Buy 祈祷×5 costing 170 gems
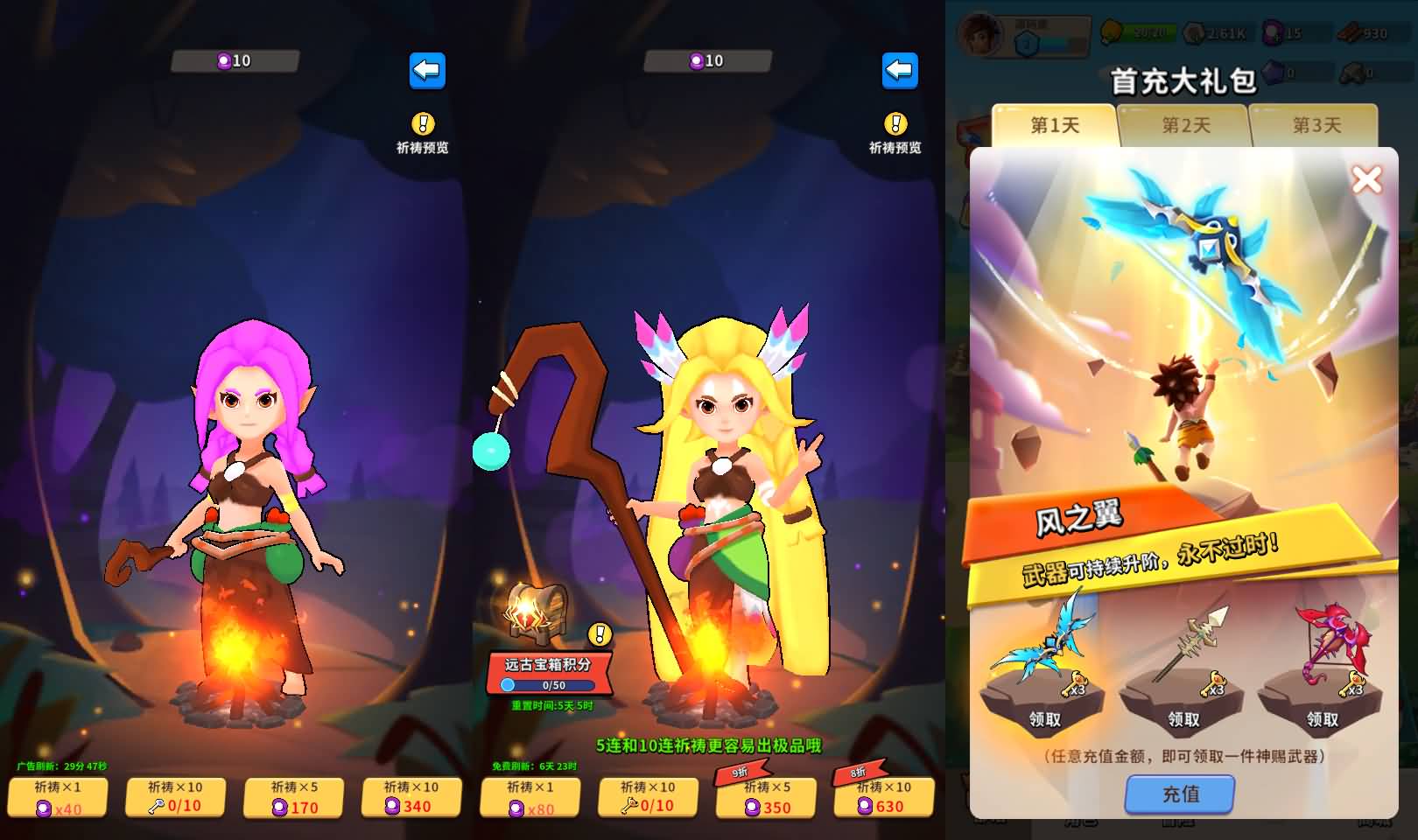Screen dimensions: 1418x840 coord(294,797)
